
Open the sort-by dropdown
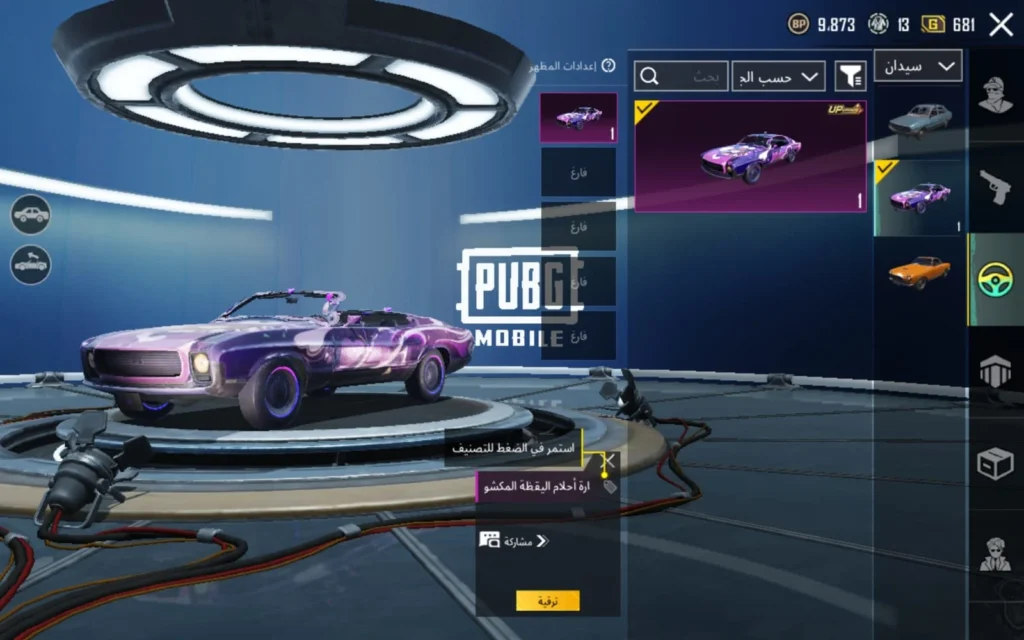[x=779, y=76]
